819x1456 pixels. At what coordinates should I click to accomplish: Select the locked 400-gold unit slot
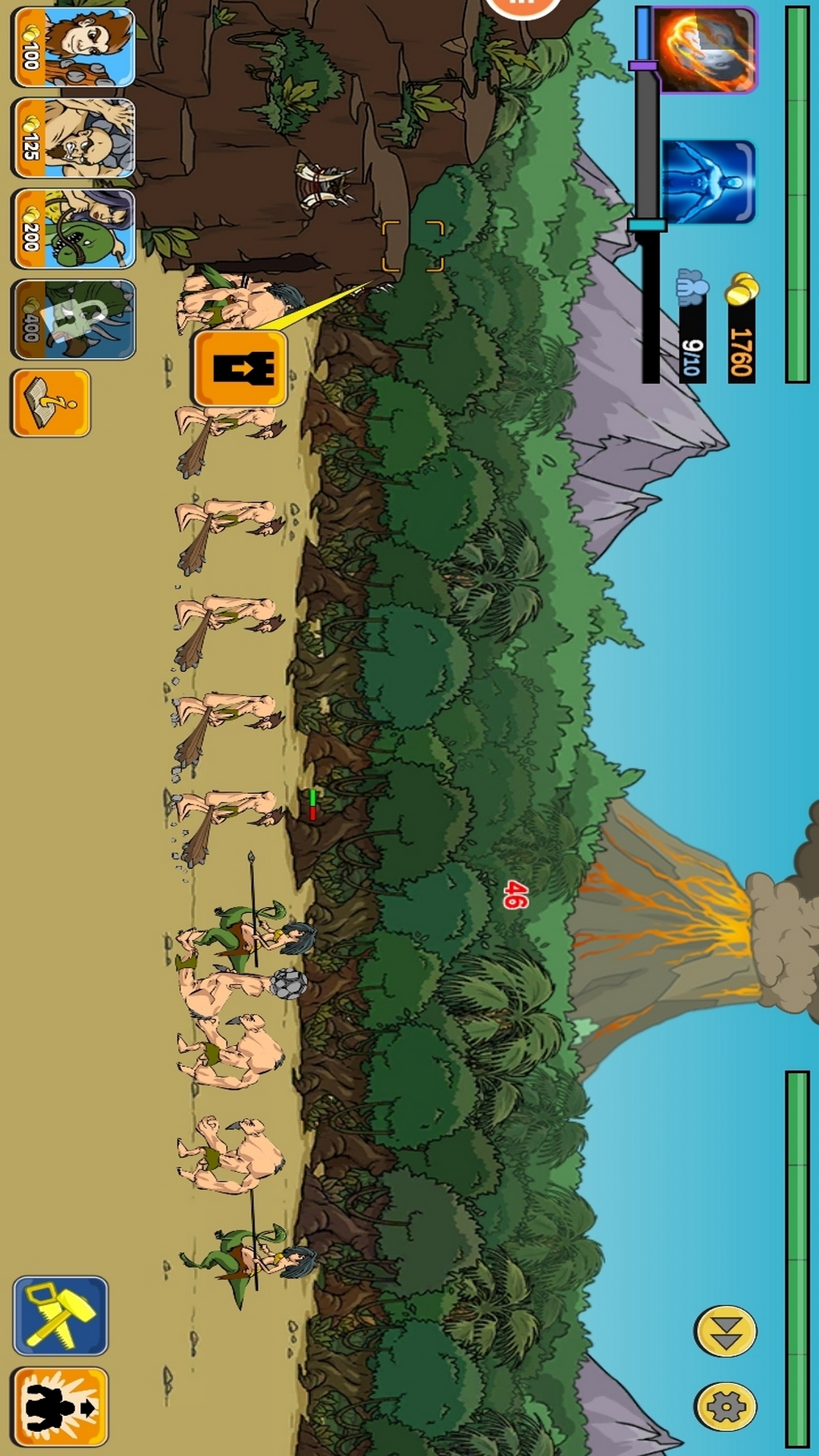(73, 319)
